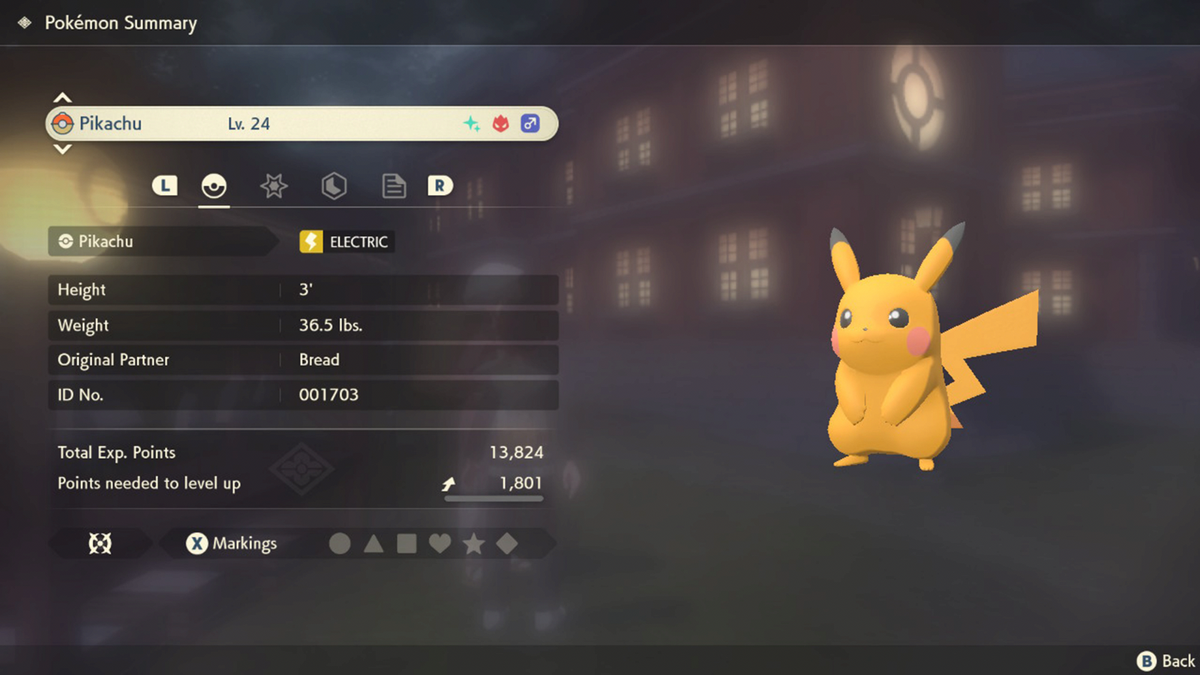The width and height of the screenshot is (1200, 675).
Task: Toggle the heart marking
Action: (440, 544)
